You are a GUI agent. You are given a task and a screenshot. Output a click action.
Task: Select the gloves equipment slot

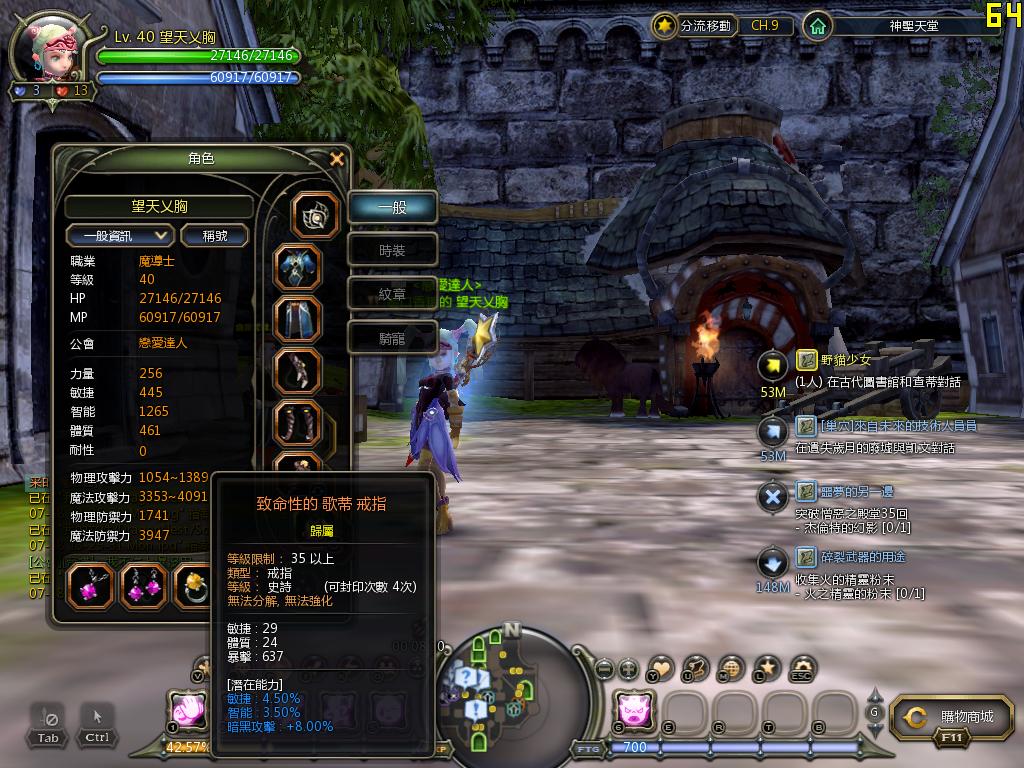click(x=298, y=372)
